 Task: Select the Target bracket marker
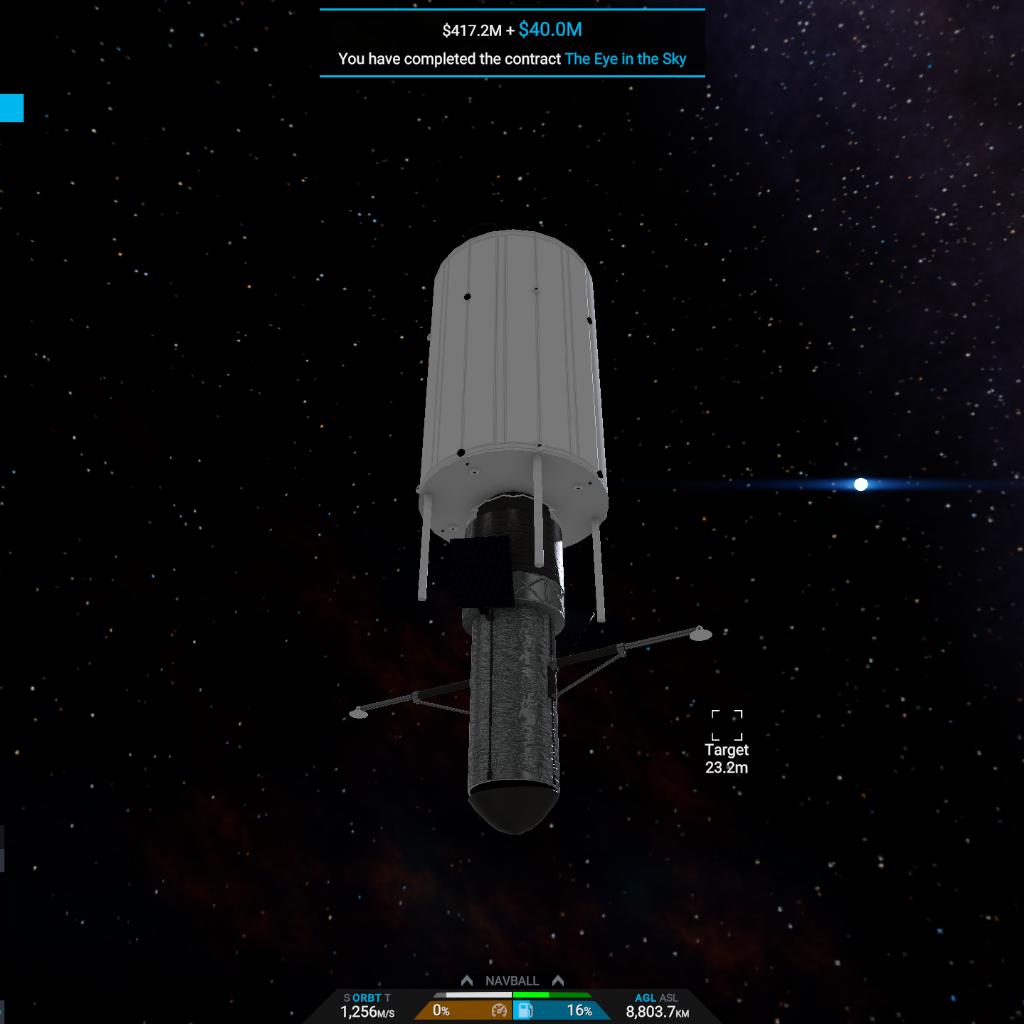click(x=727, y=726)
